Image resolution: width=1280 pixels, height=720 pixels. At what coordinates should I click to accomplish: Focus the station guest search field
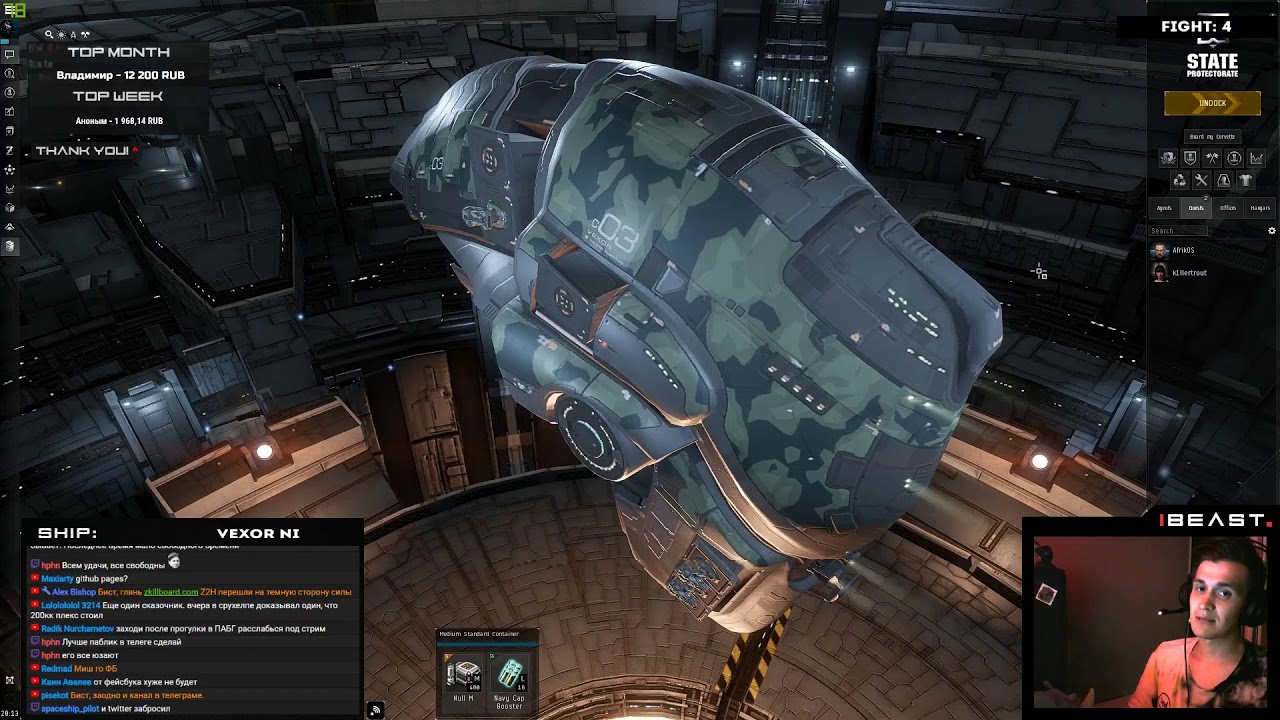[1180, 231]
